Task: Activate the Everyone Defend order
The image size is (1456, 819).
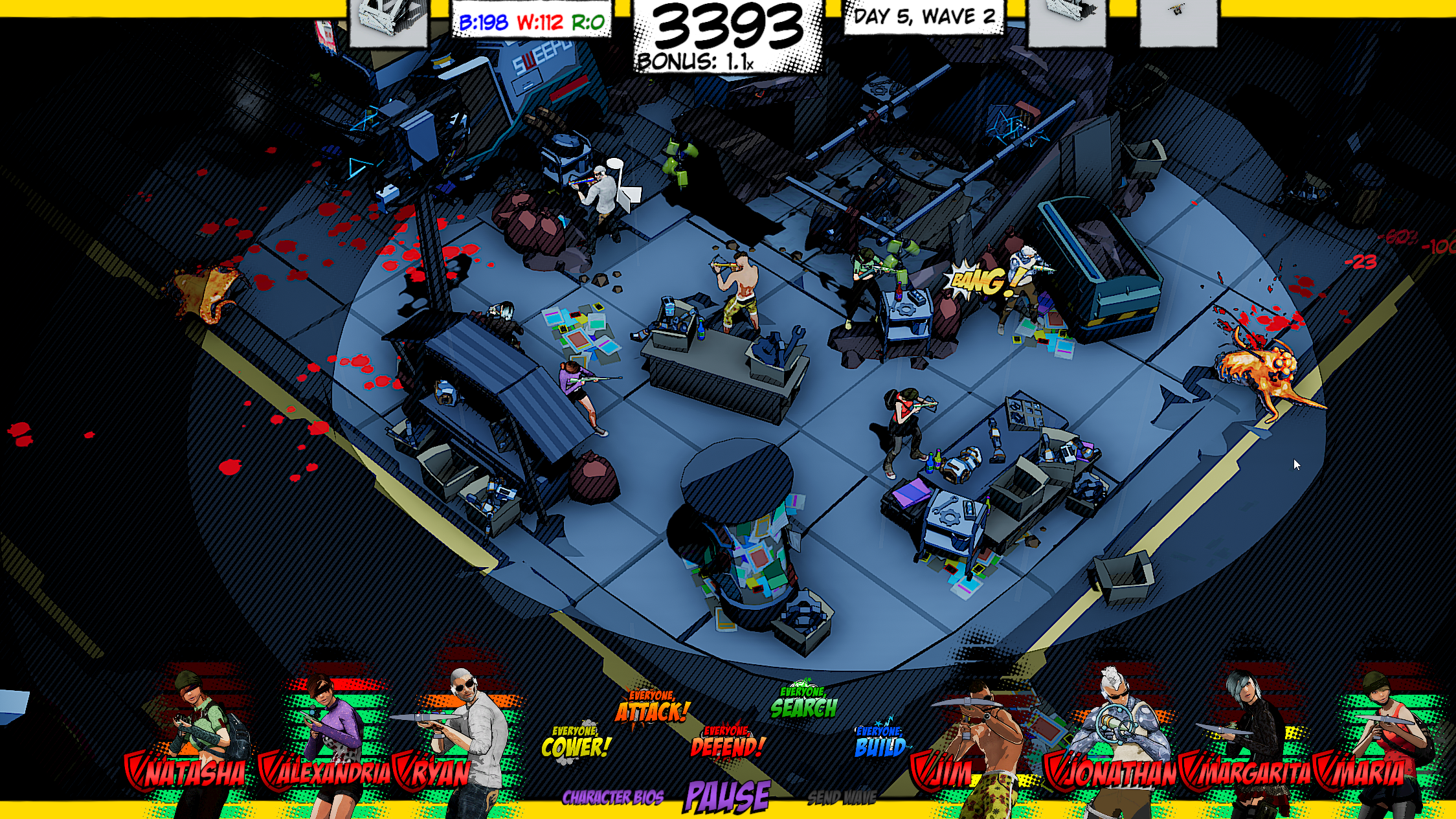Action: (728, 745)
